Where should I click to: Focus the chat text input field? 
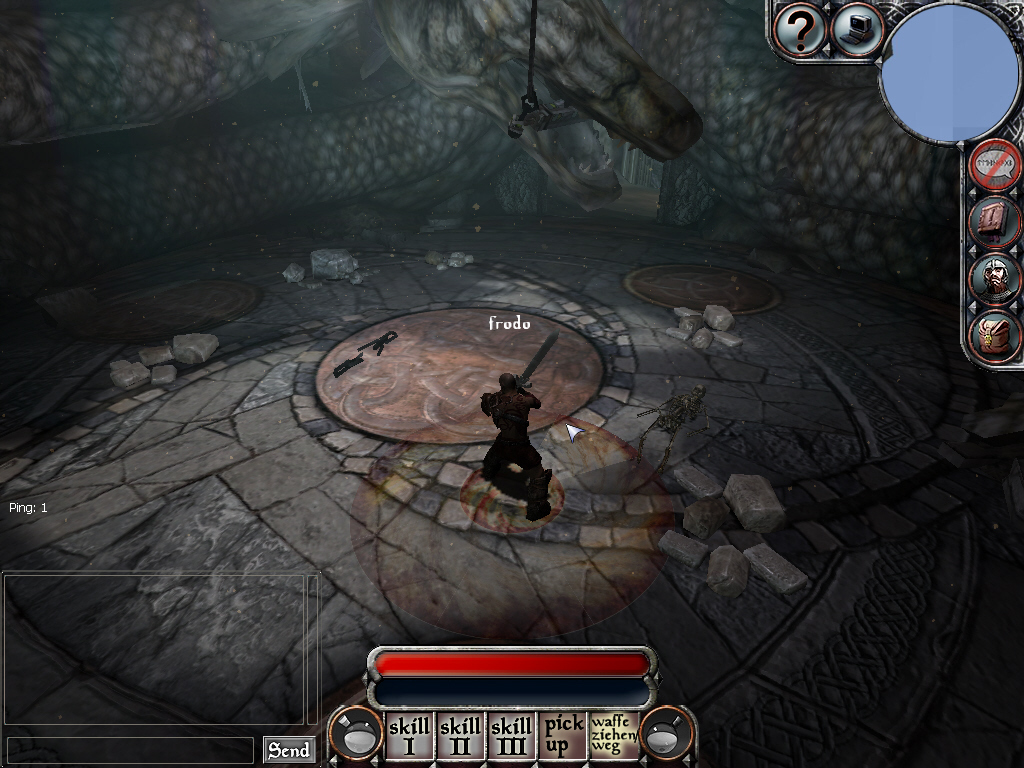130,750
